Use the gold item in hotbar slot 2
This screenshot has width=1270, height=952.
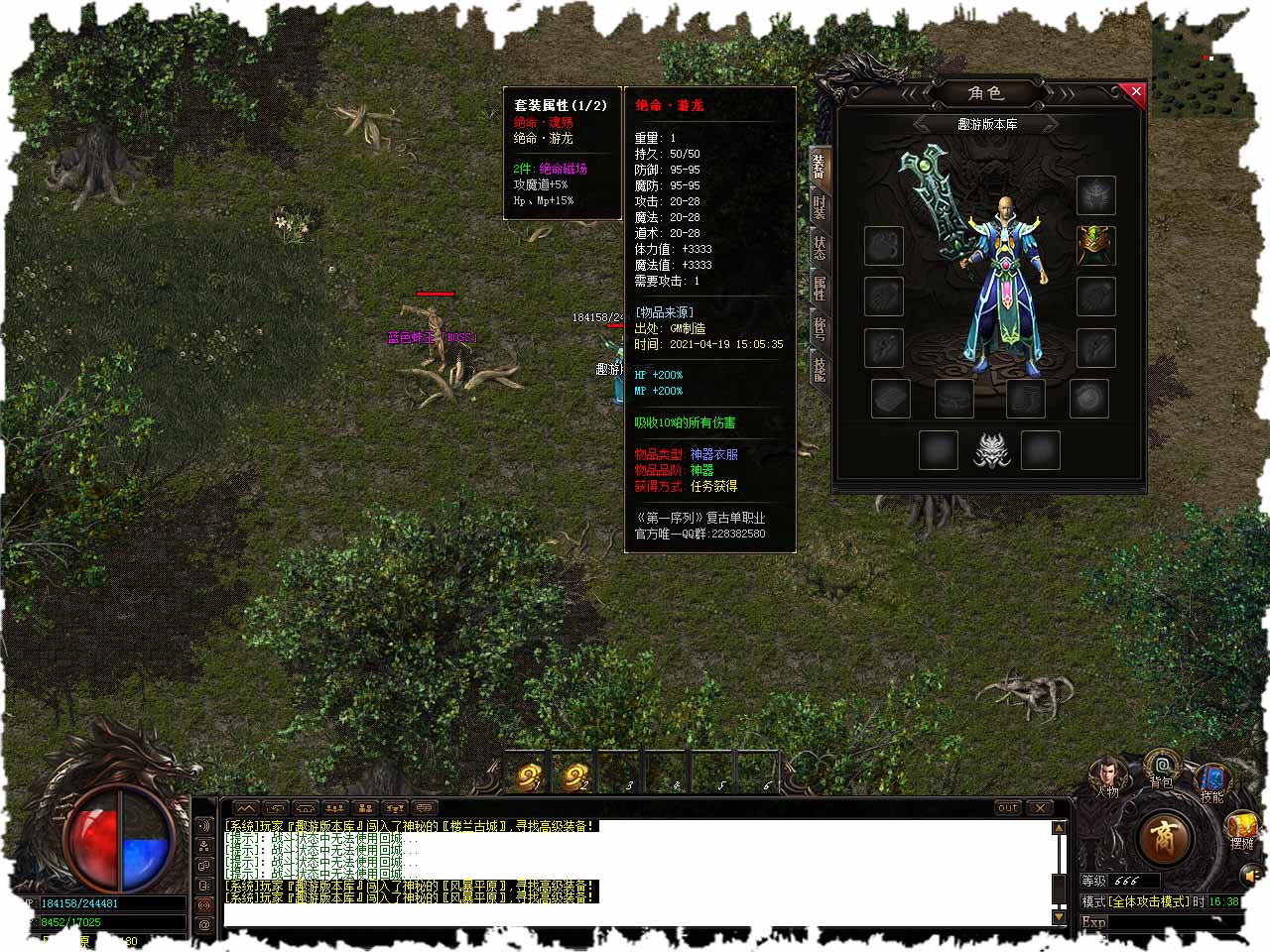point(575,775)
